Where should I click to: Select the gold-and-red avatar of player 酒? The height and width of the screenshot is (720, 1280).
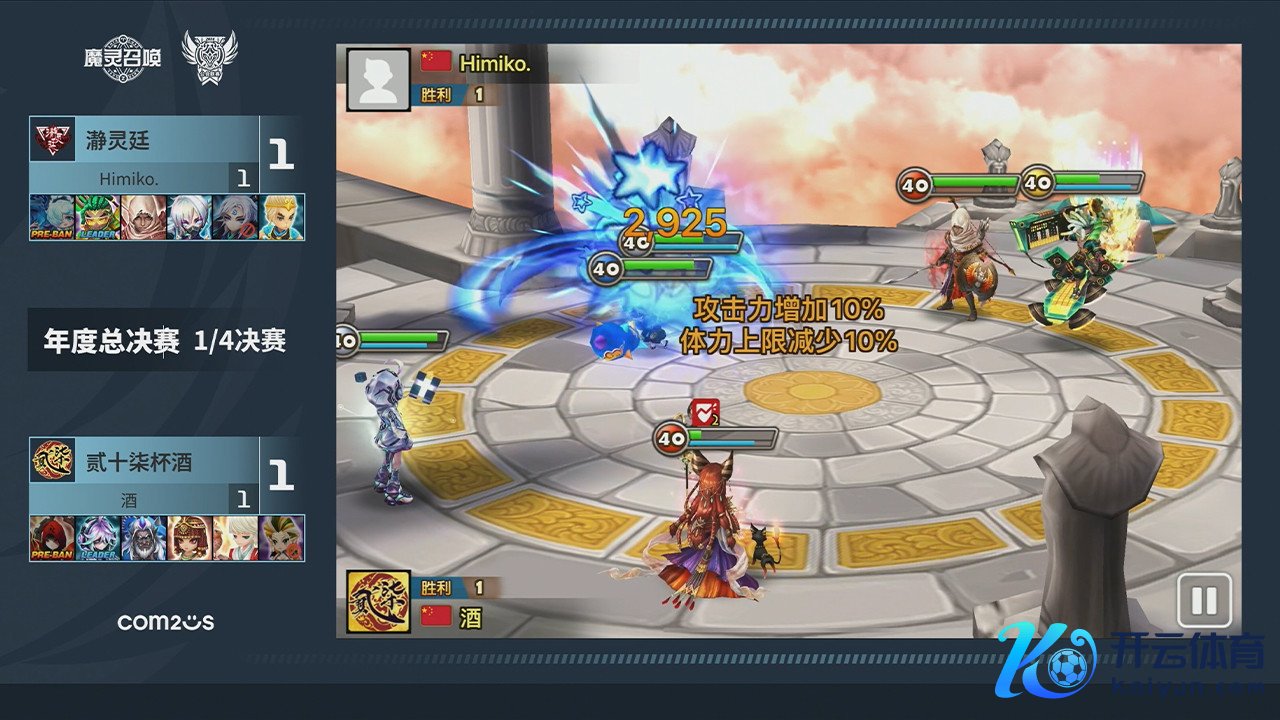point(378,602)
